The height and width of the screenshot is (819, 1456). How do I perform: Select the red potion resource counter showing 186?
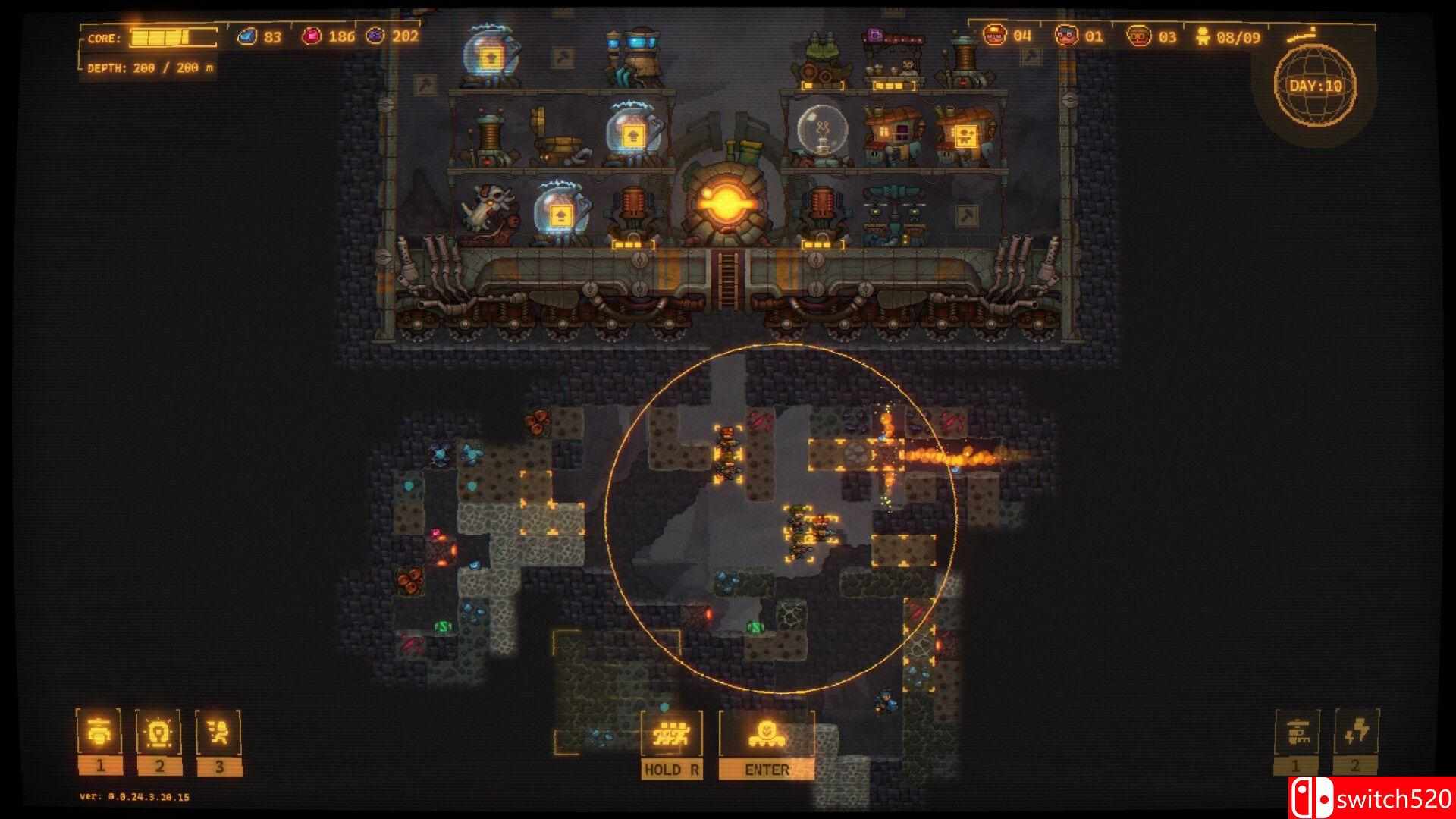[310, 35]
